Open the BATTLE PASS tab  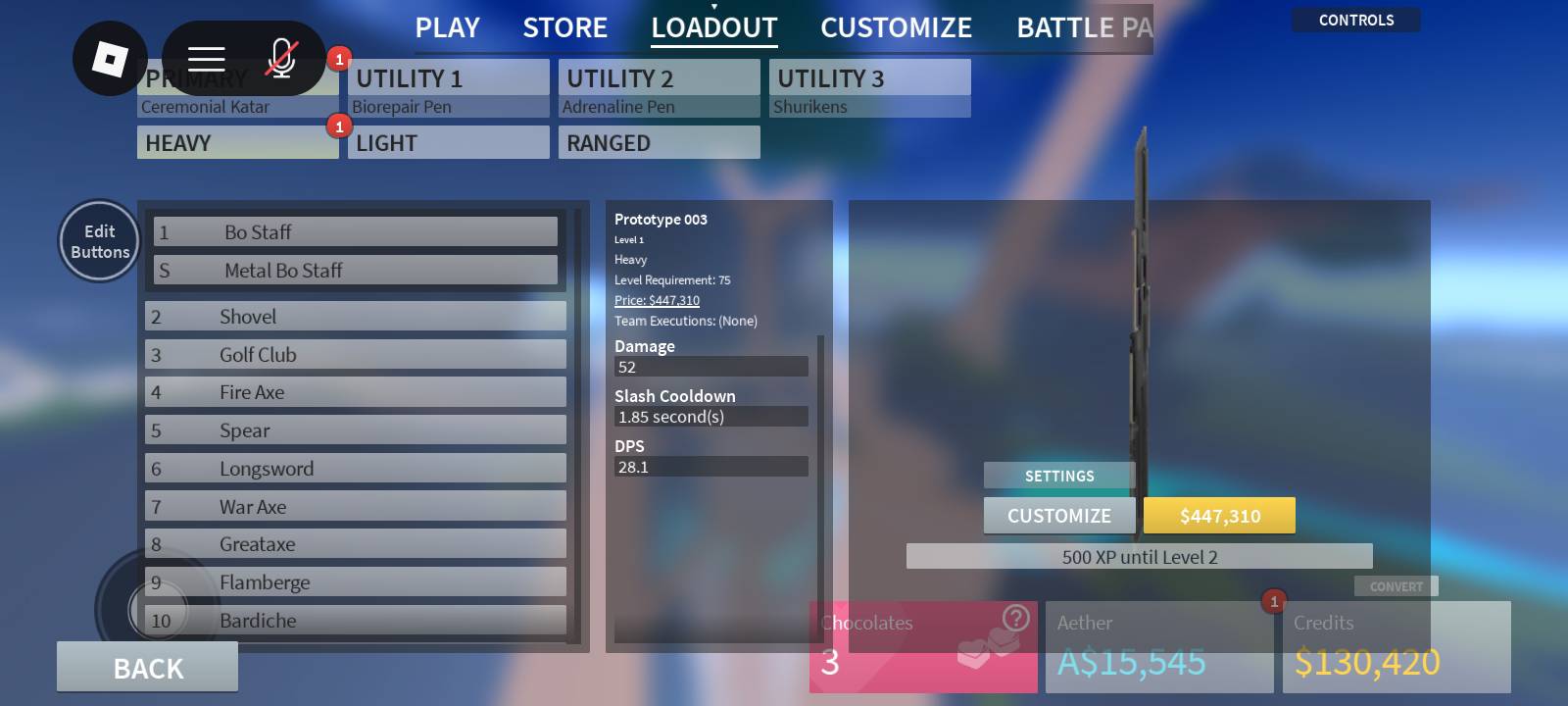tap(1084, 27)
